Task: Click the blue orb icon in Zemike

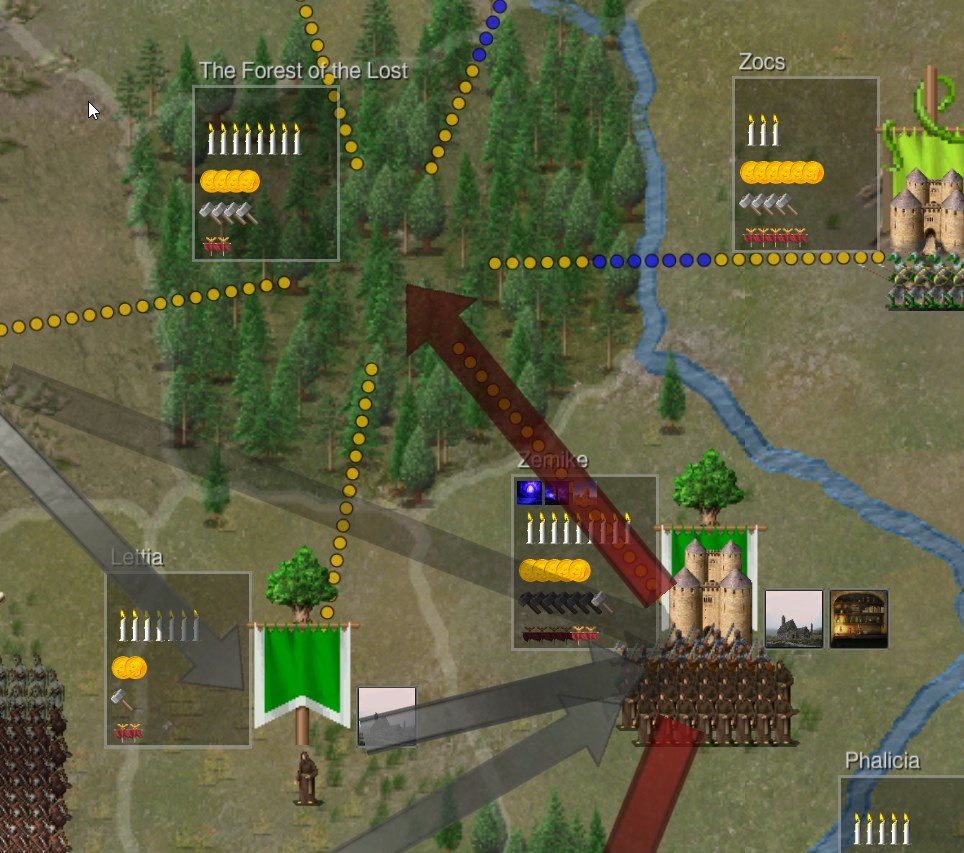Action: (529, 492)
